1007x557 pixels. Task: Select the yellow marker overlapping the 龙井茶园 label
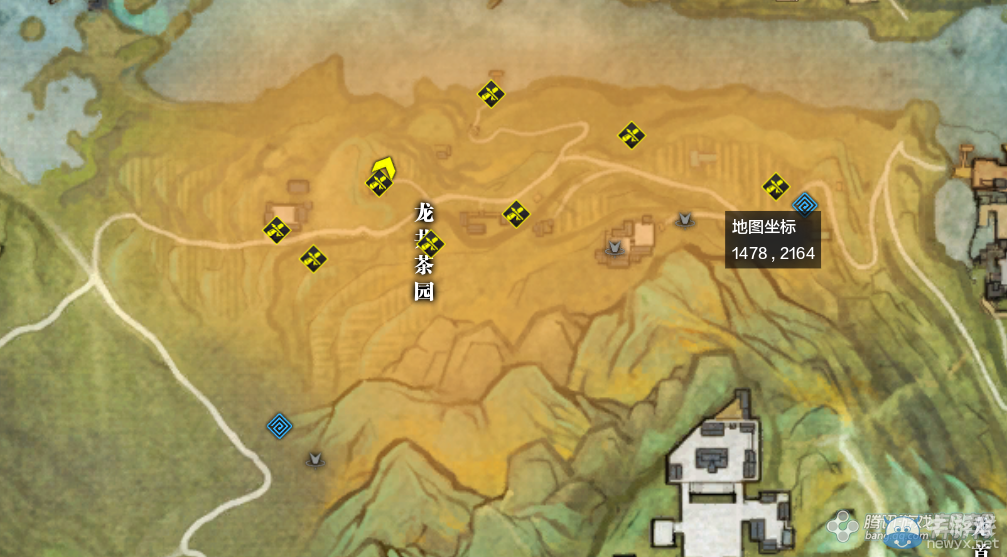431,243
